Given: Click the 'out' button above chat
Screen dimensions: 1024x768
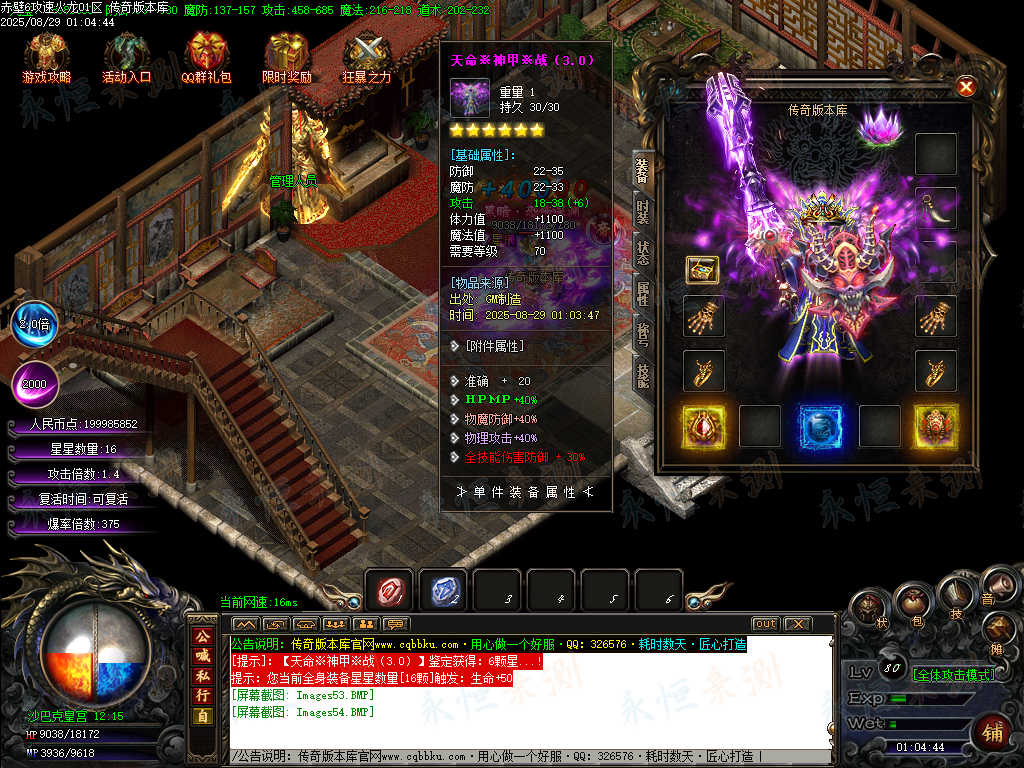Looking at the screenshot, I should tap(765, 624).
